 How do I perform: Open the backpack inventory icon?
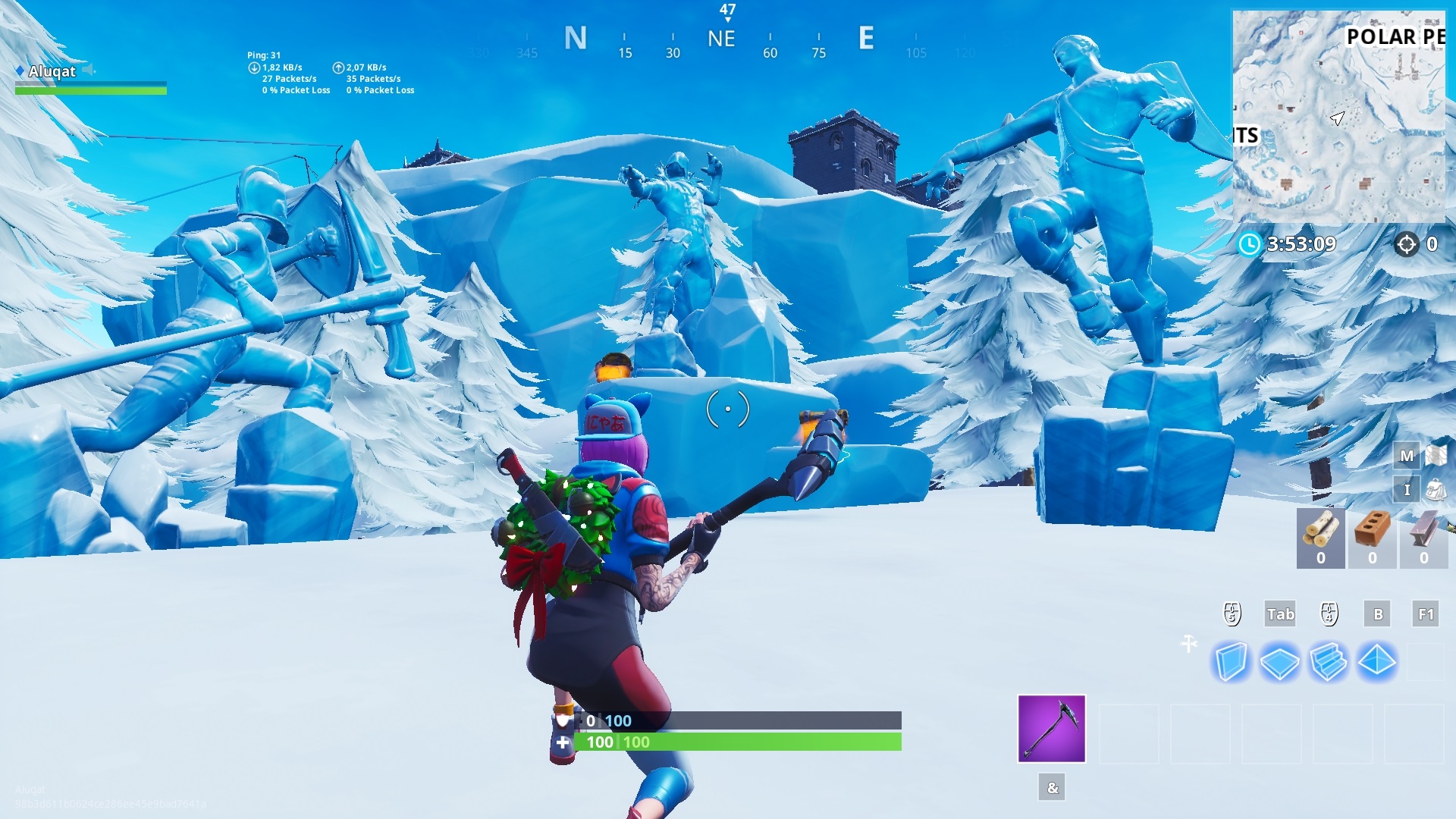pos(1436,490)
